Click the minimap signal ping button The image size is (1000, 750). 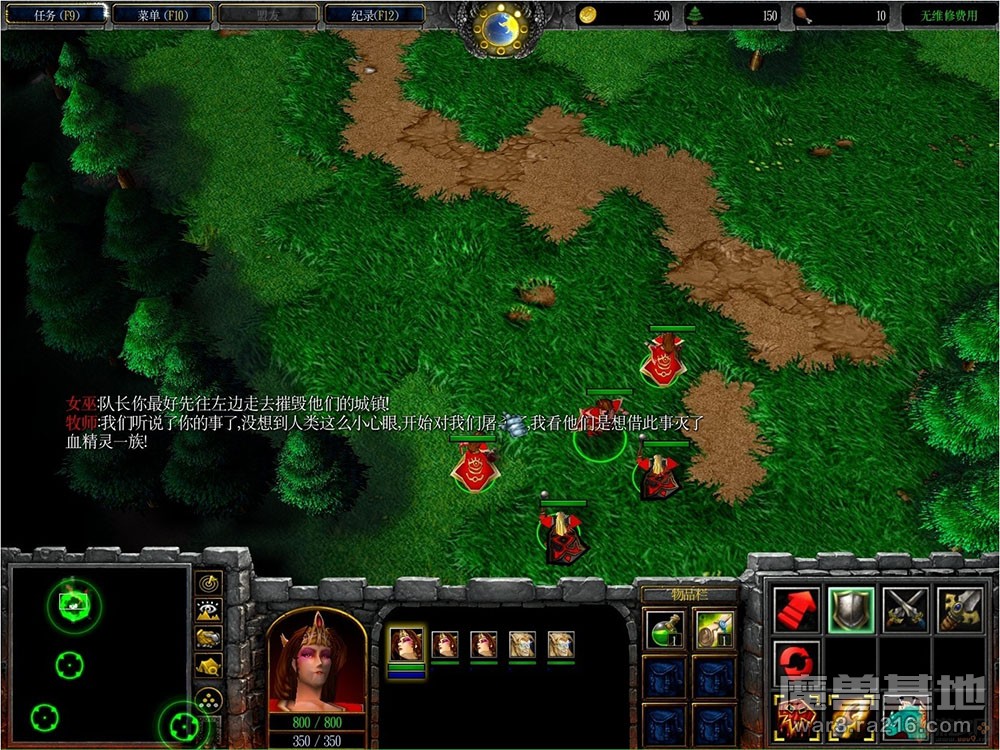[x=209, y=582]
